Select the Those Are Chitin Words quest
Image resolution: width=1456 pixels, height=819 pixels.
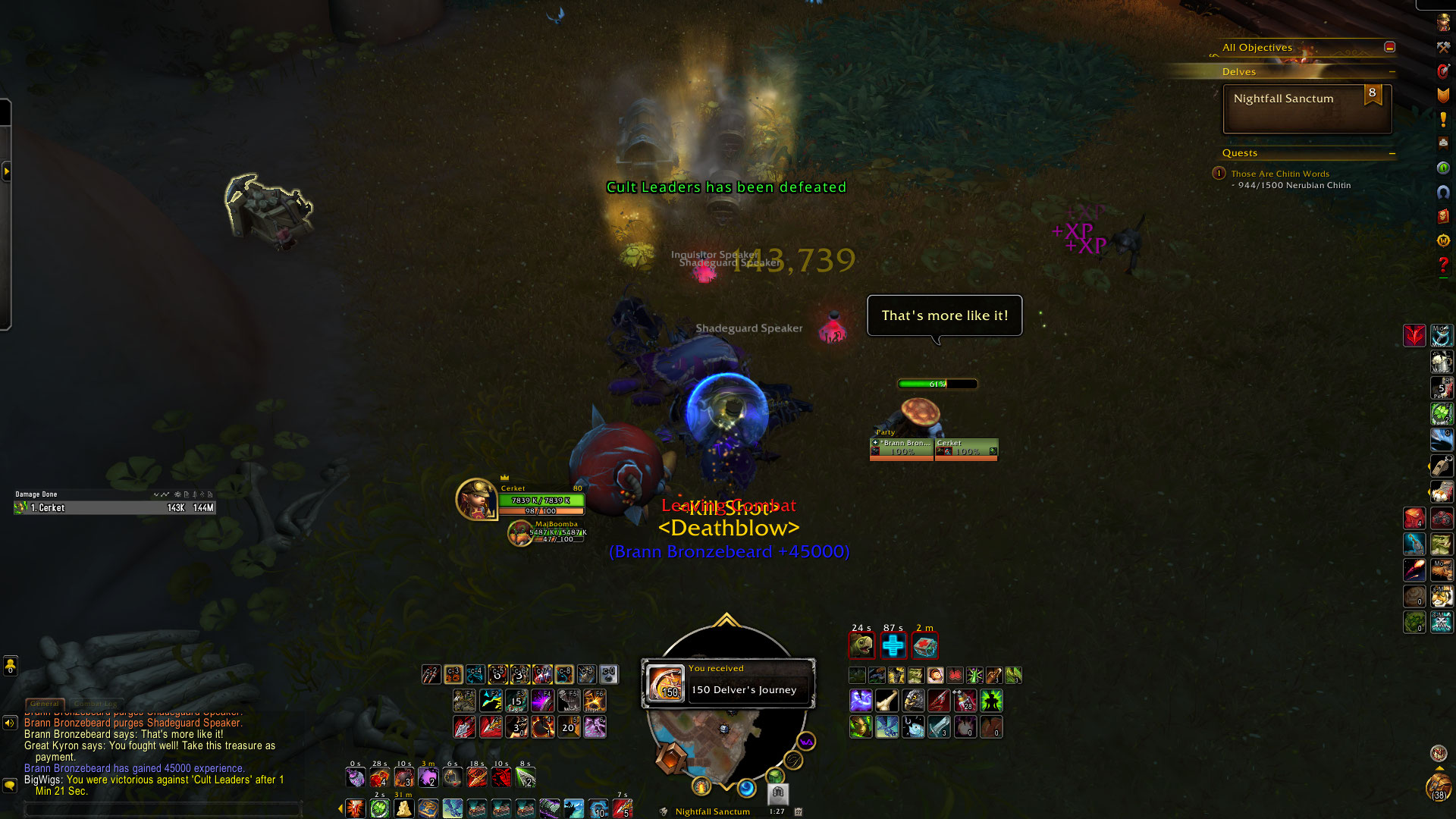tap(1279, 174)
